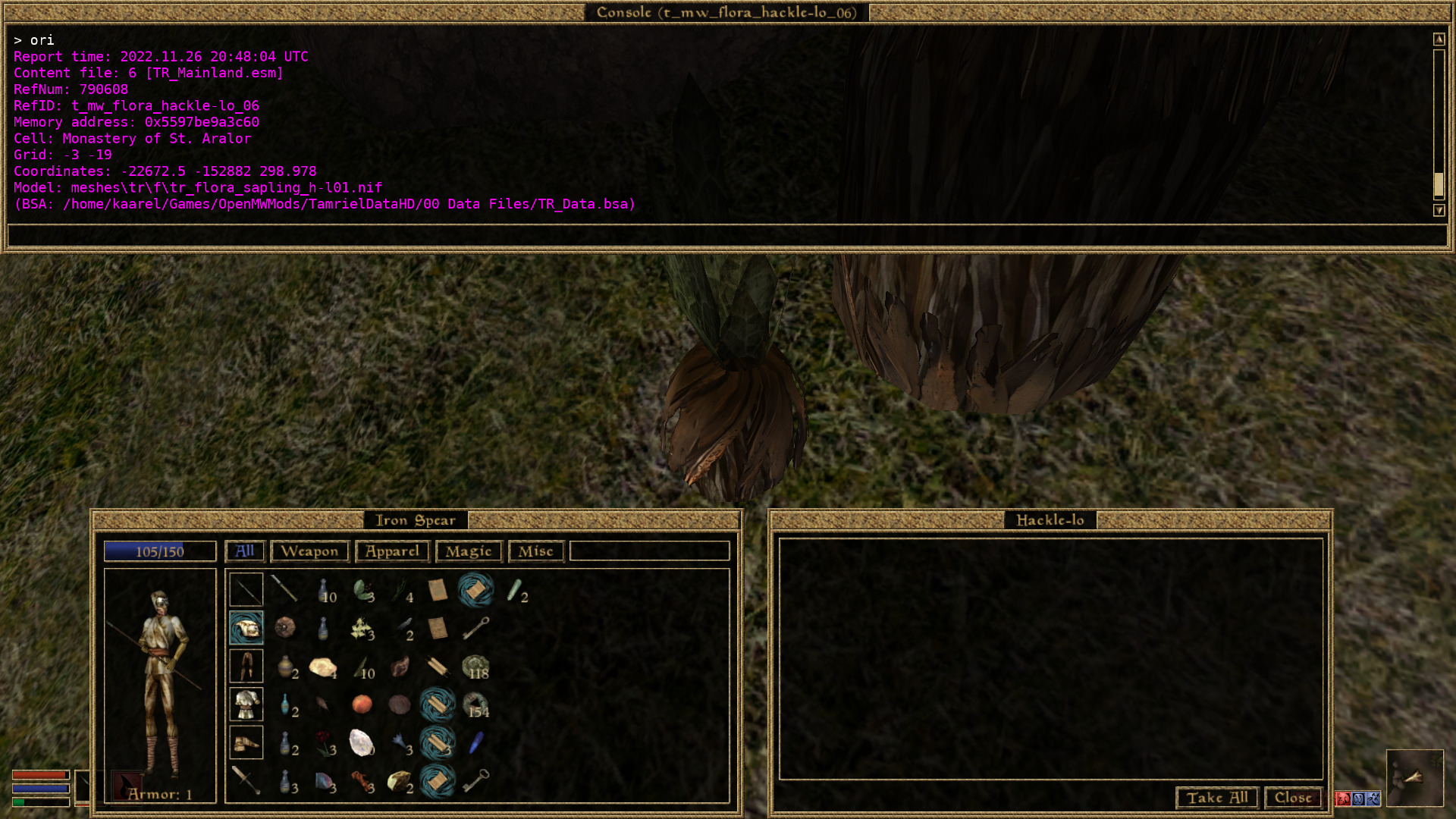Close the Hackle-lo container window
This screenshot has width=1456, height=819.
(x=1293, y=798)
